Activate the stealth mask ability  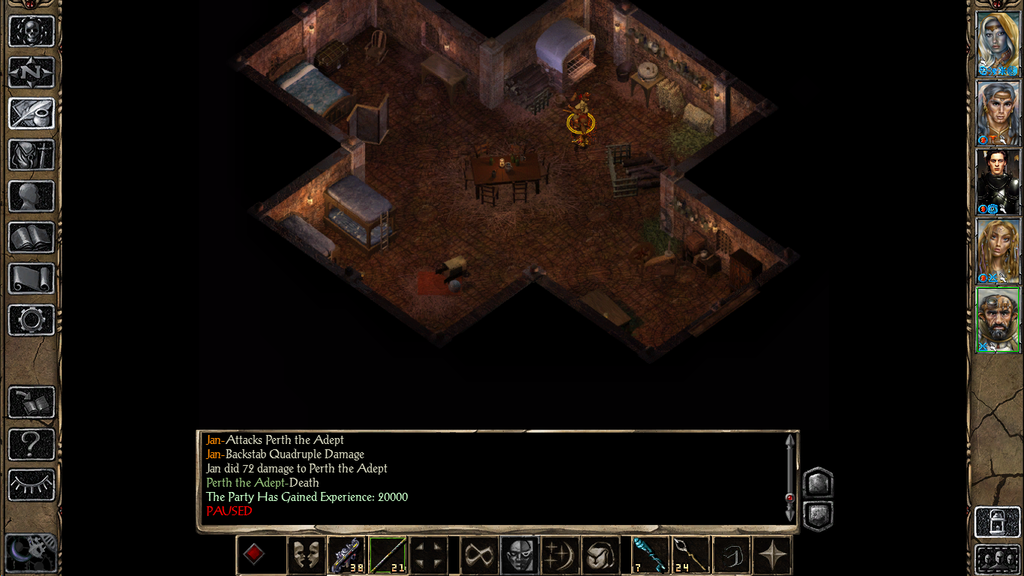(517, 555)
